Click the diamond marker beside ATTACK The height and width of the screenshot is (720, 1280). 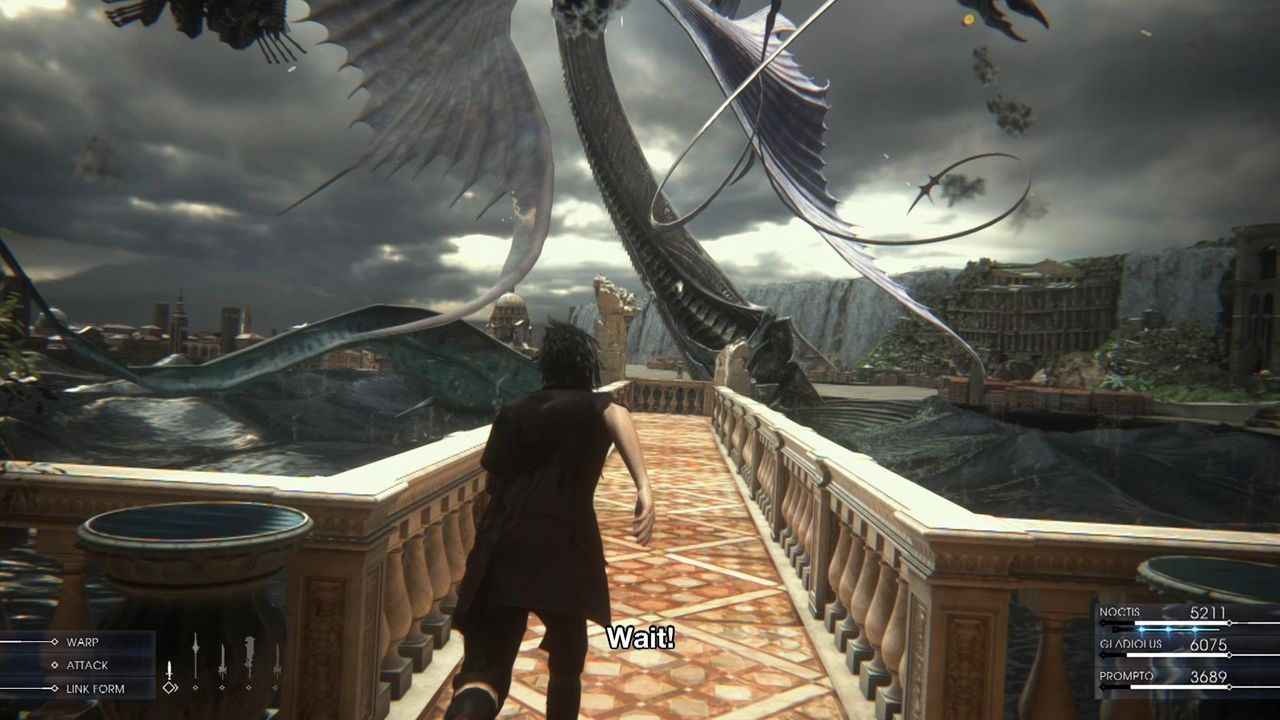click(54, 665)
